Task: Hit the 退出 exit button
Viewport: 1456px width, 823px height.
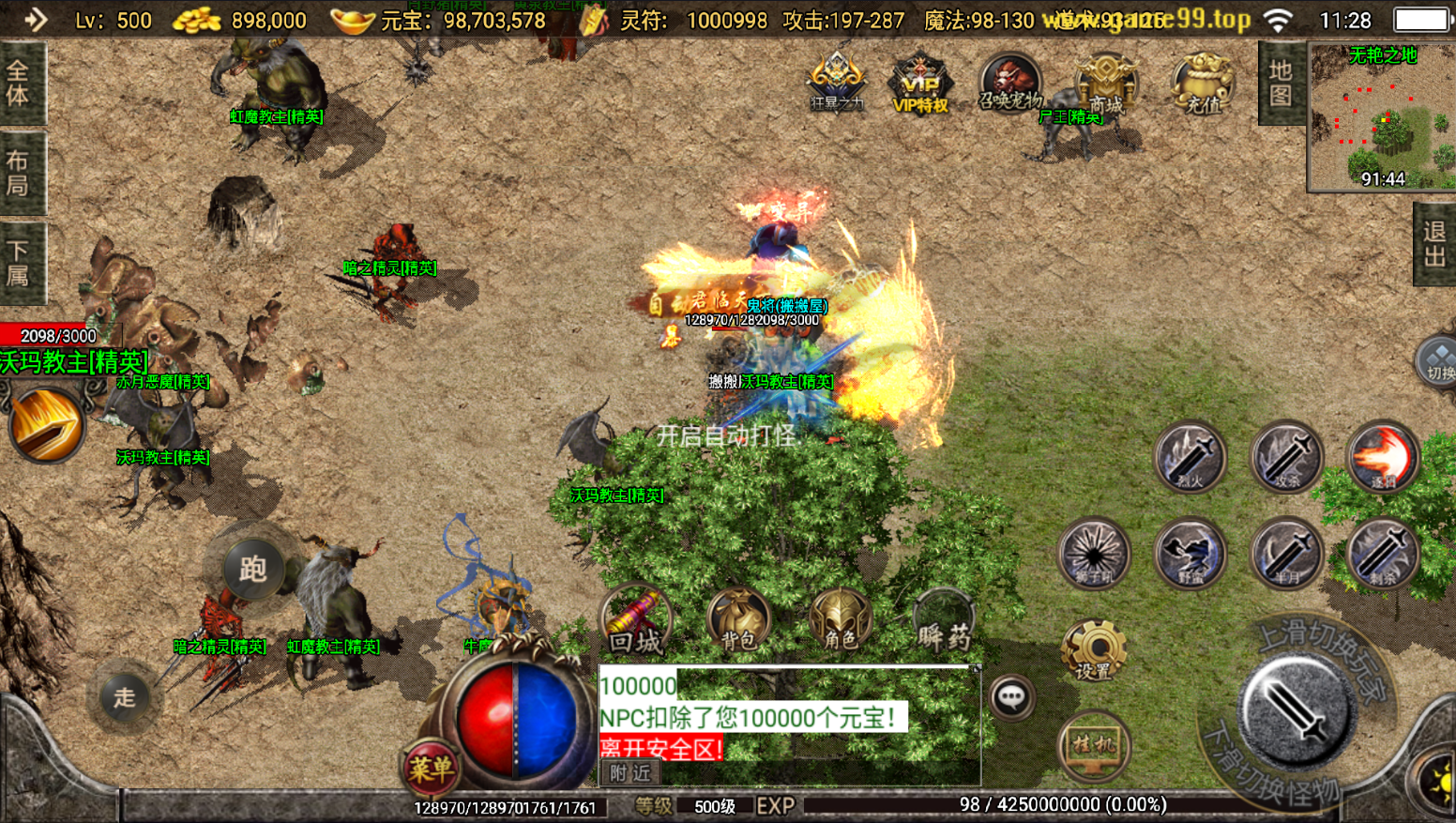Action: pyautogui.click(x=1433, y=244)
